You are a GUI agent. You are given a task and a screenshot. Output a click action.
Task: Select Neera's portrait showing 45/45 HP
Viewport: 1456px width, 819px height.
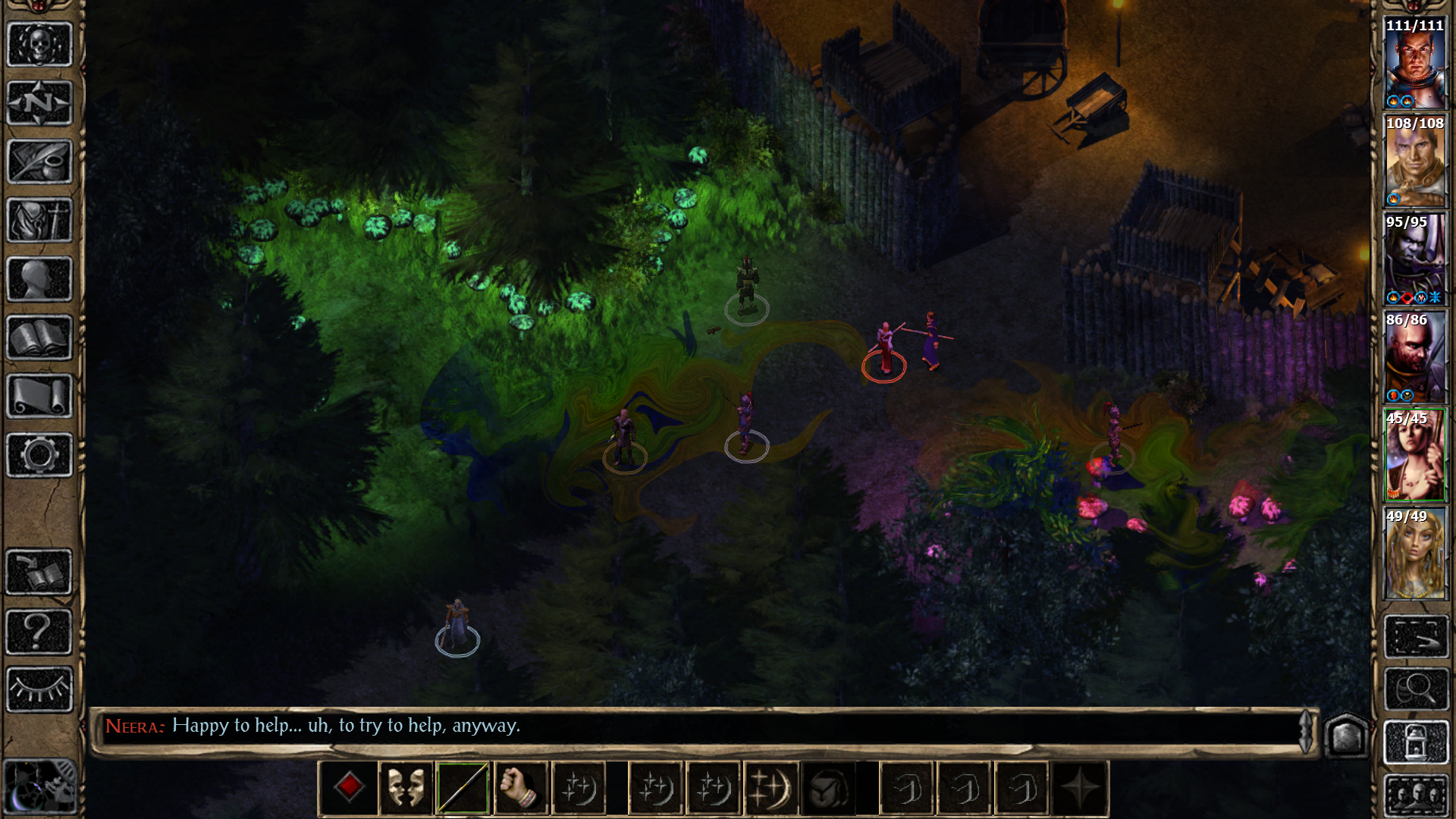tap(1415, 455)
